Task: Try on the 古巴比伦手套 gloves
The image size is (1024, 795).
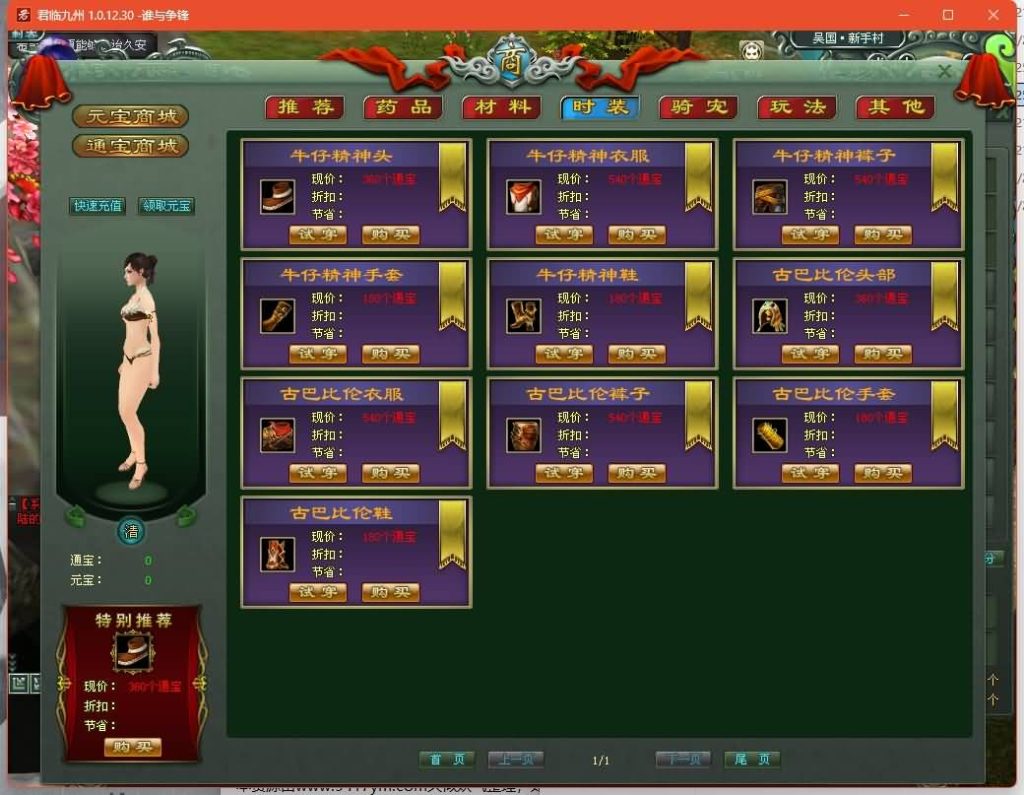Action: coord(810,473)
